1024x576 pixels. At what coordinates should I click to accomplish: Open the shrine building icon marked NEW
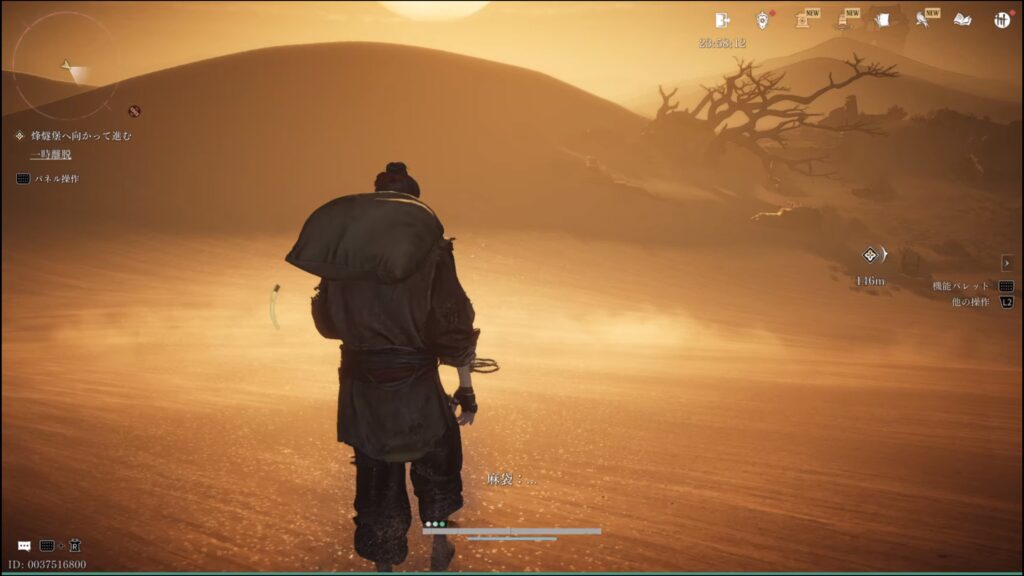pos(803,20)
